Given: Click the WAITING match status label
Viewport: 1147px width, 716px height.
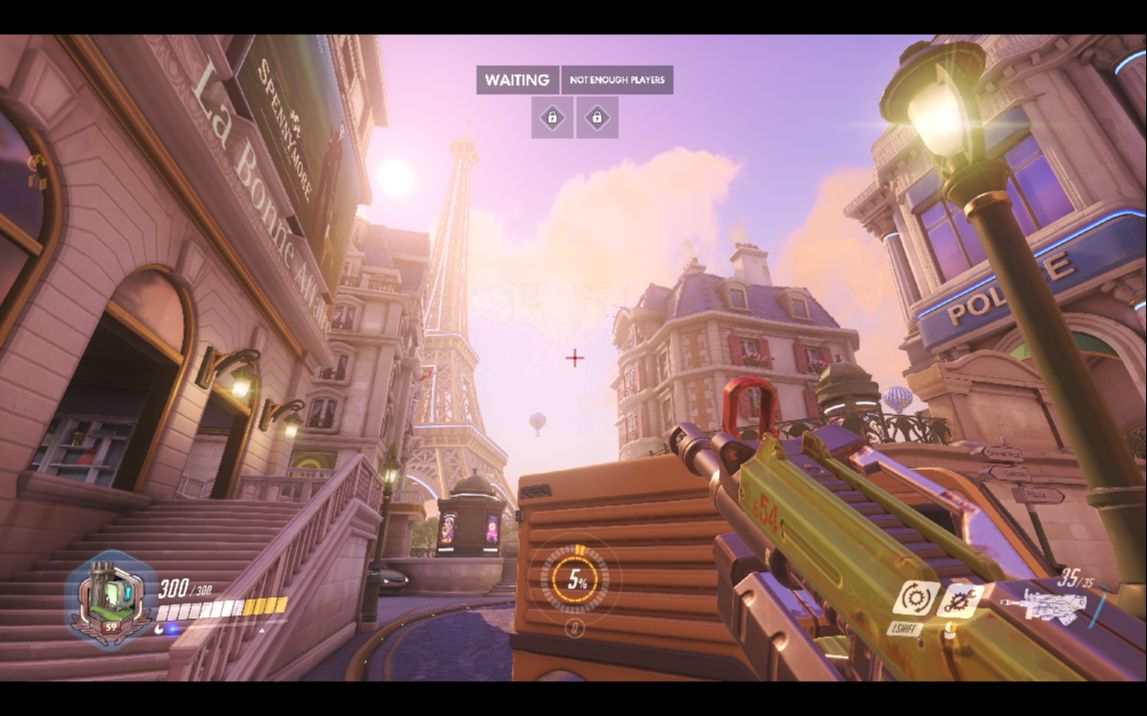Looking at the screenshot, I should pos(517,80).
